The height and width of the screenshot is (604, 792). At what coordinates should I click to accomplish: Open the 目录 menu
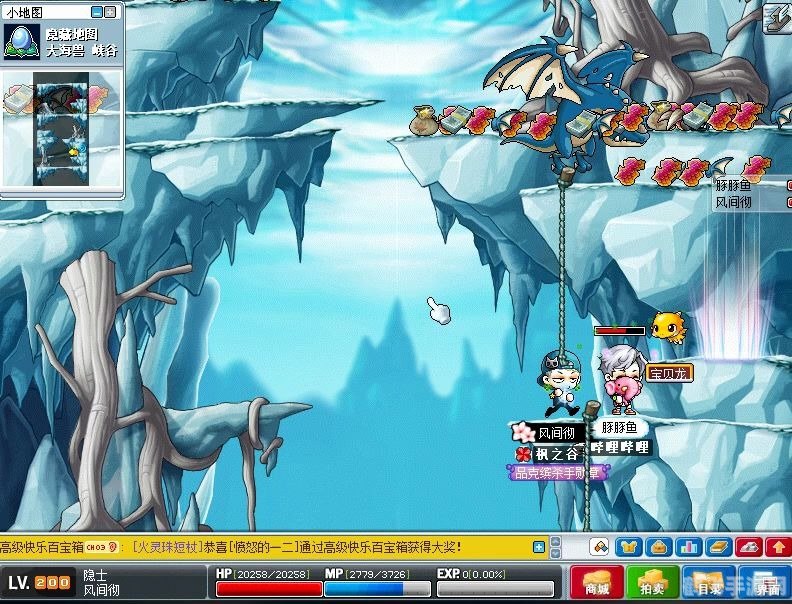(x=709, y=582)
